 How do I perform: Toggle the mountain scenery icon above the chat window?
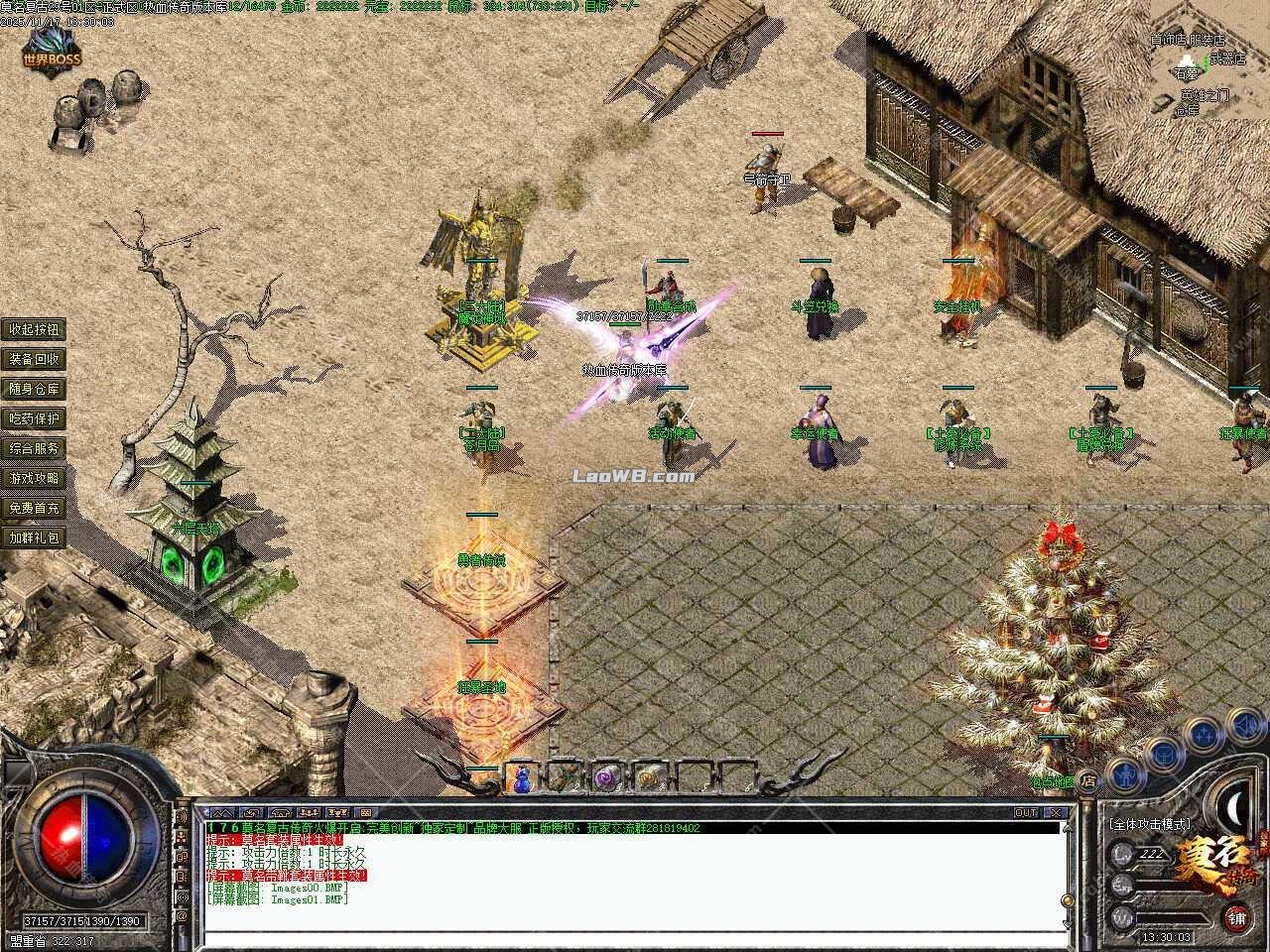click(x=224, y=813)
